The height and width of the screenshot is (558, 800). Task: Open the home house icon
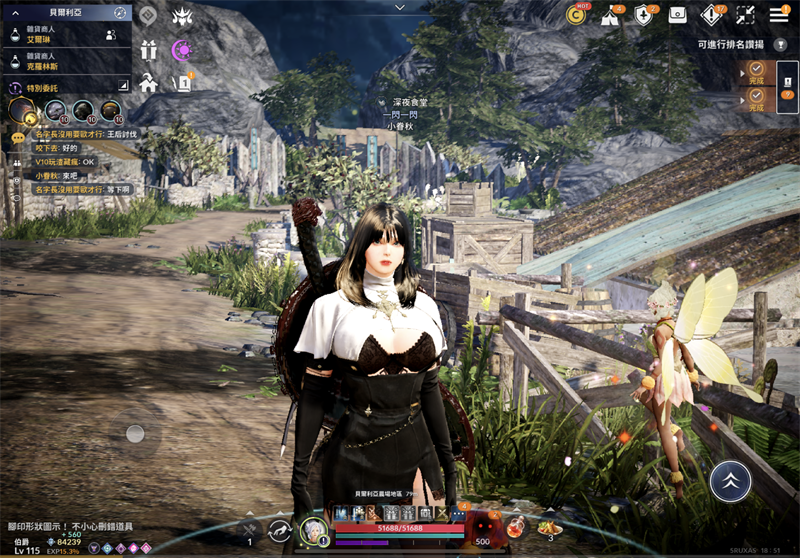tap(149, 83)
